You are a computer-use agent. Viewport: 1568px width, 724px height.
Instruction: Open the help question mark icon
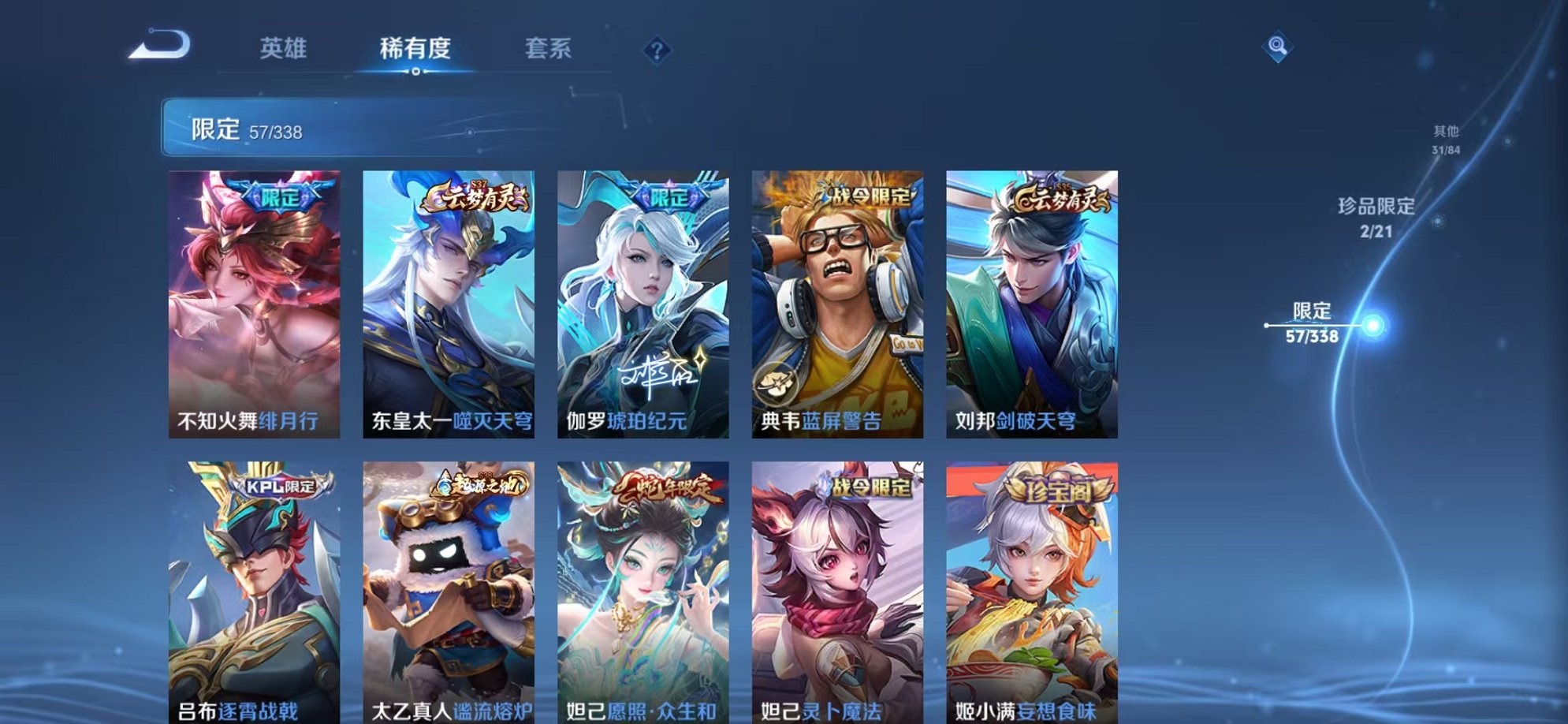[657, 51]
